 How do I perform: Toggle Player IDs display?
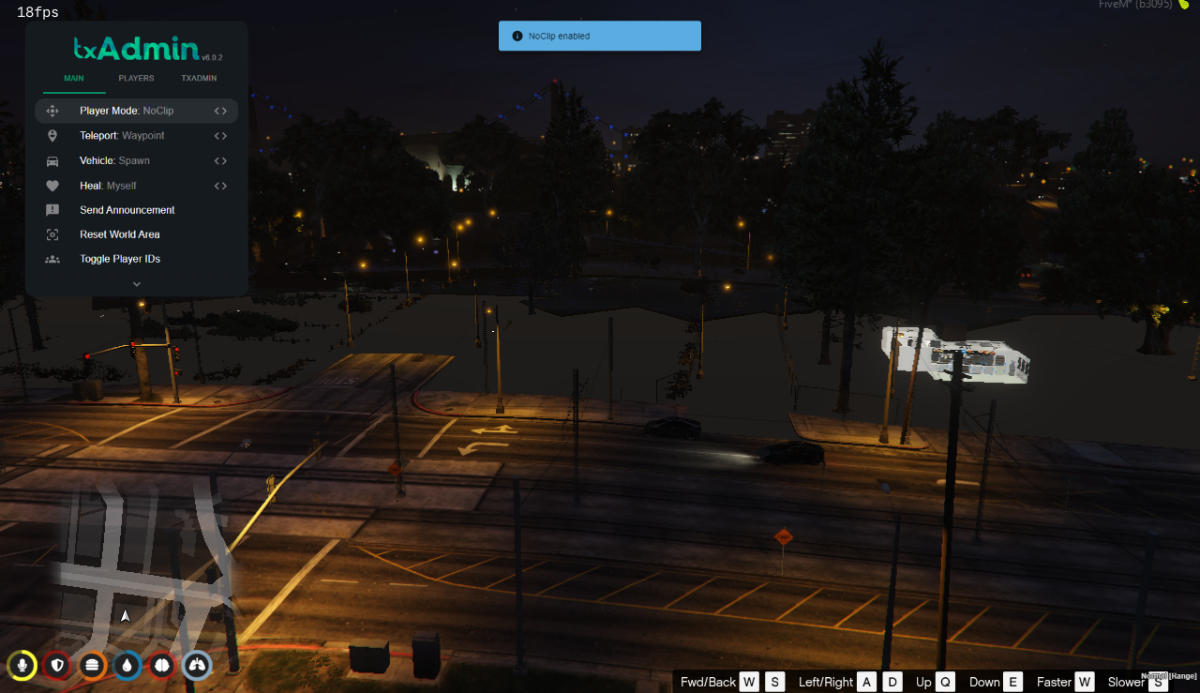[x=120, y=259]
